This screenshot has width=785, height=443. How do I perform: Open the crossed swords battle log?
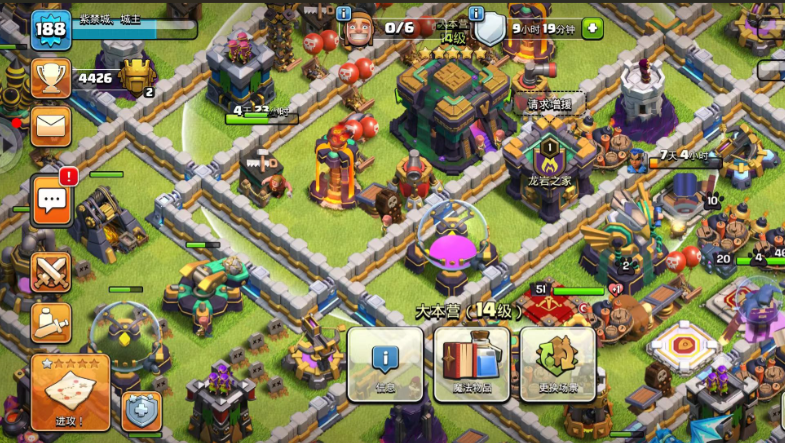(50, 272)
